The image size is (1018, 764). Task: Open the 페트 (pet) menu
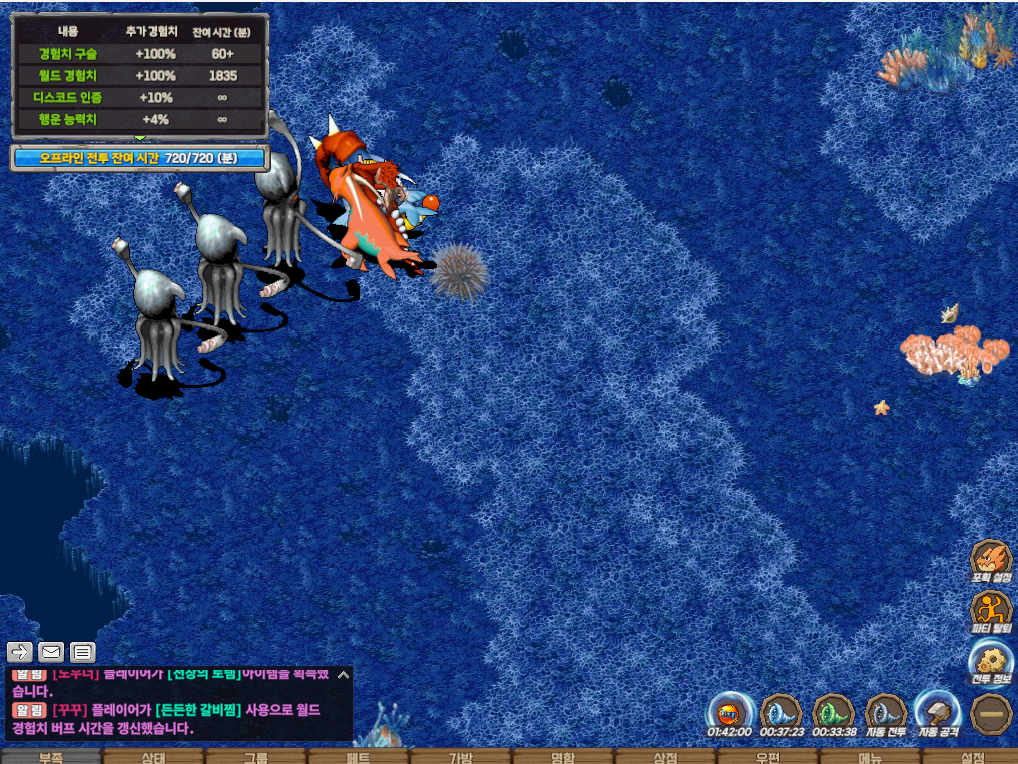click(358, 757)
